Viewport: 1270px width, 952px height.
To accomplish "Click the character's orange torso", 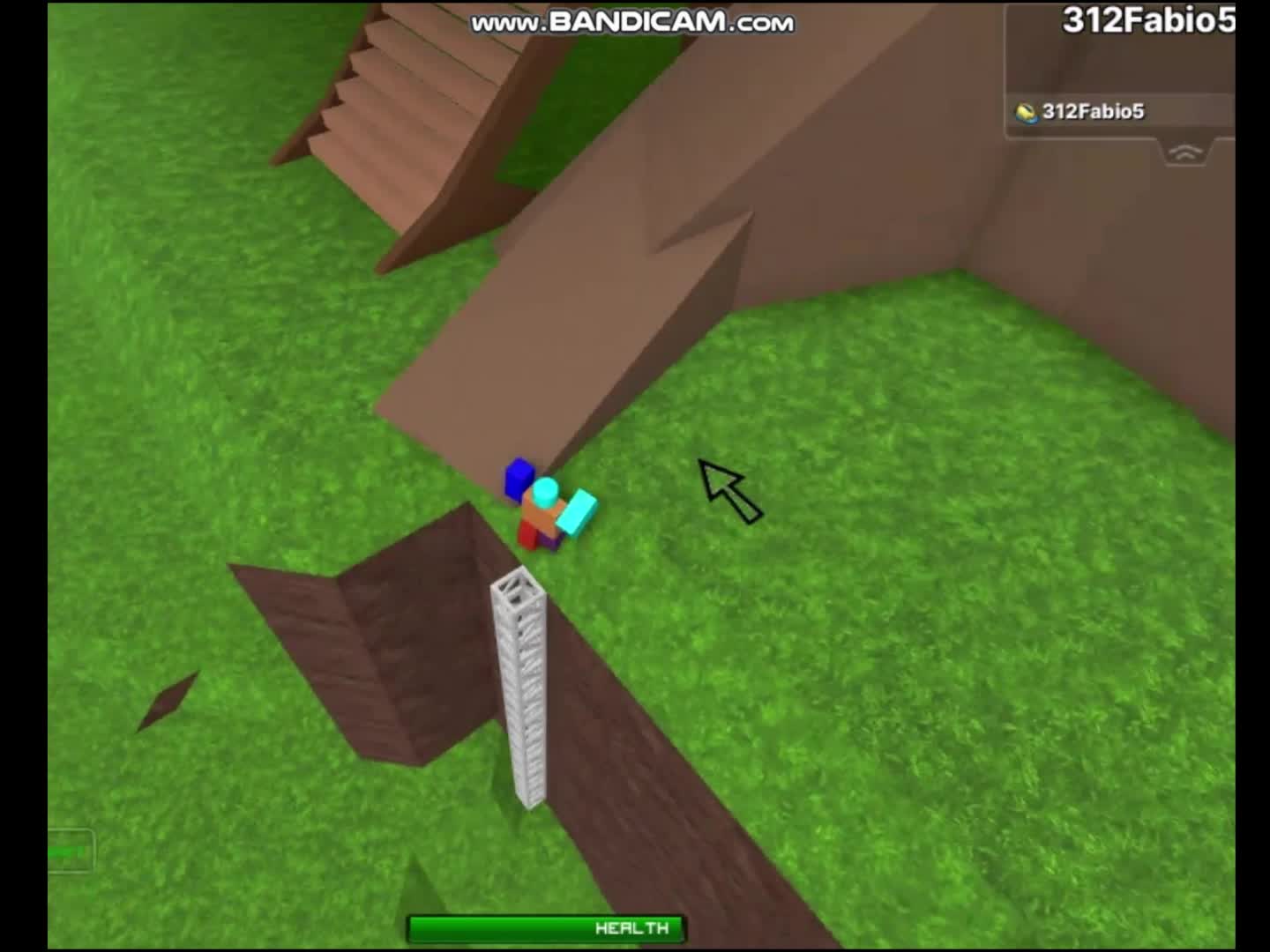I will [538, 516].
